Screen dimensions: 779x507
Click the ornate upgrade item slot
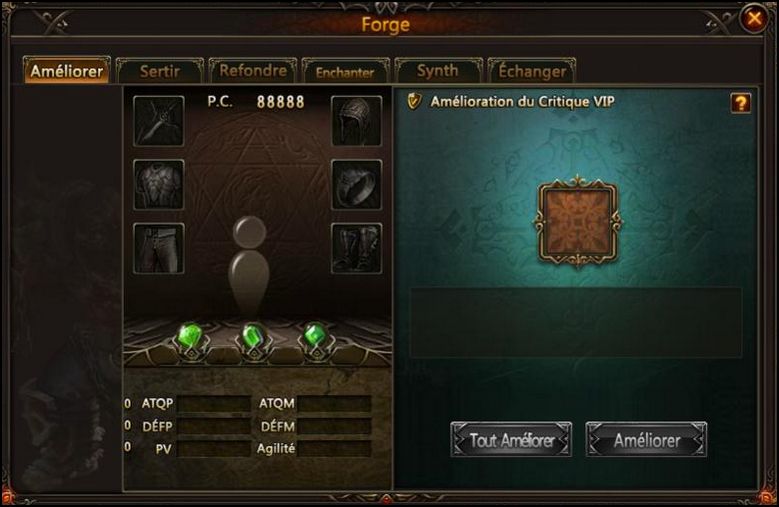[x=578, y=219]
